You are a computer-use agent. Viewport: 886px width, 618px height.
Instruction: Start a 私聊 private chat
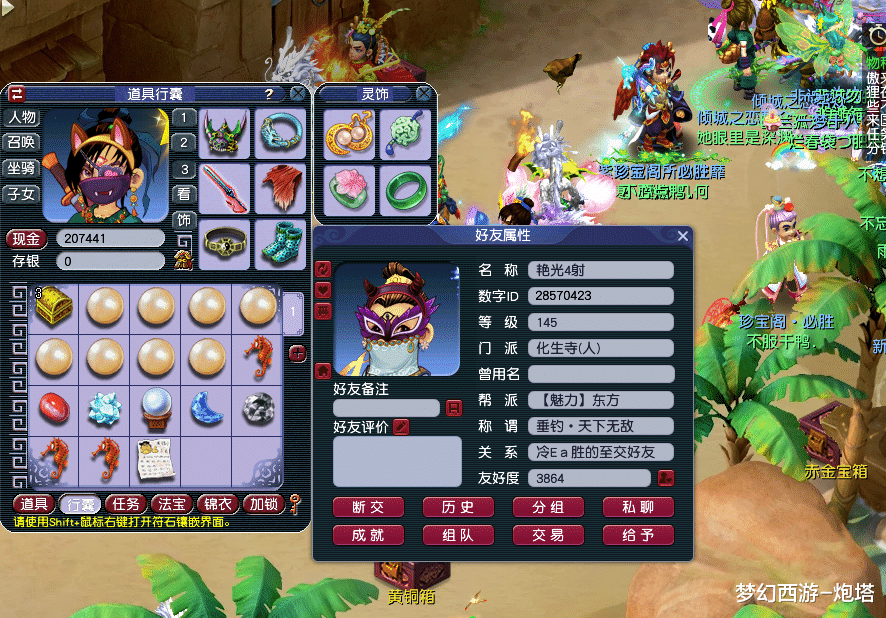[x=638, y=507]
